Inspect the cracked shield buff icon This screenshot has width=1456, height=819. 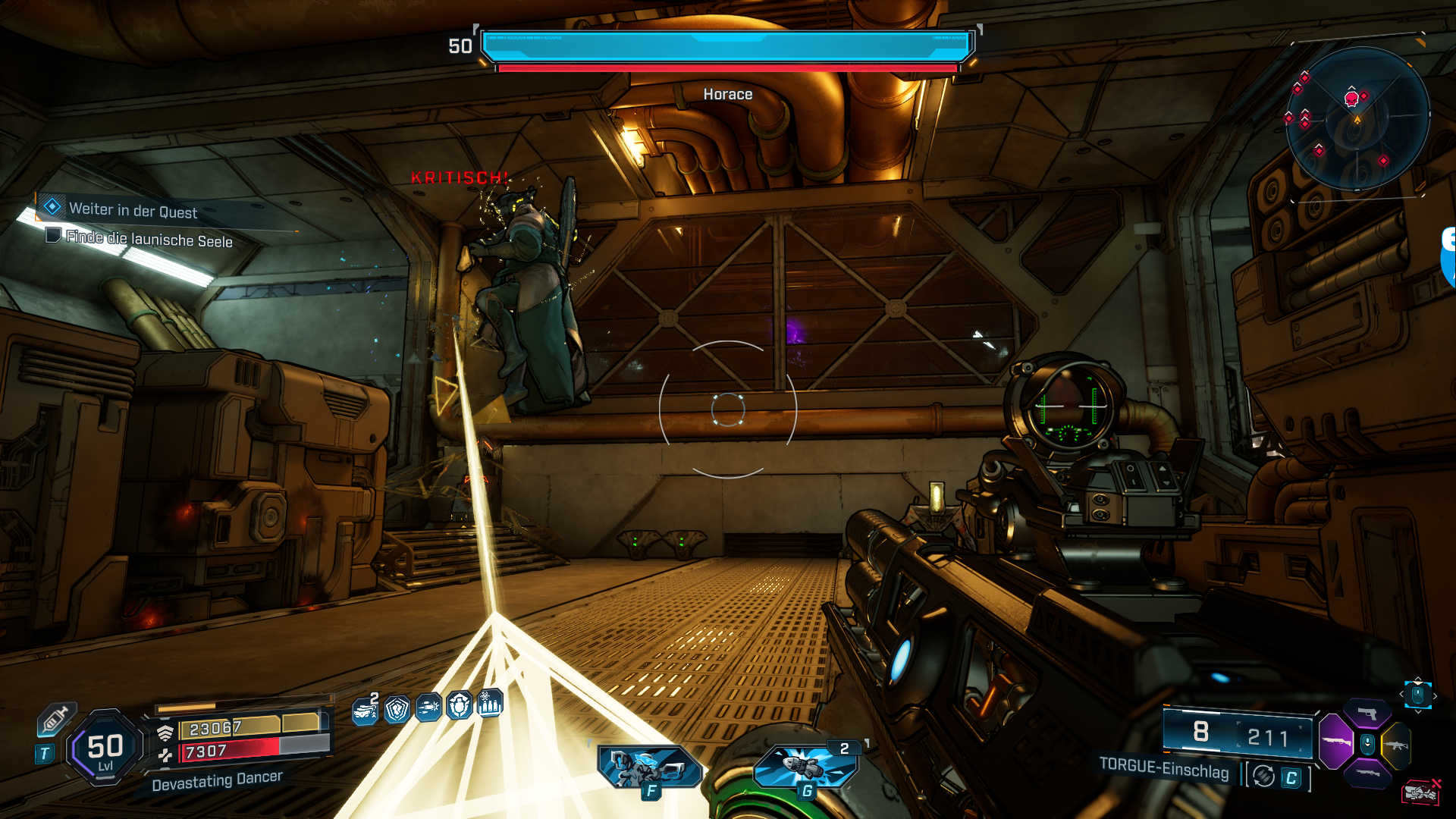pos(397,710)
